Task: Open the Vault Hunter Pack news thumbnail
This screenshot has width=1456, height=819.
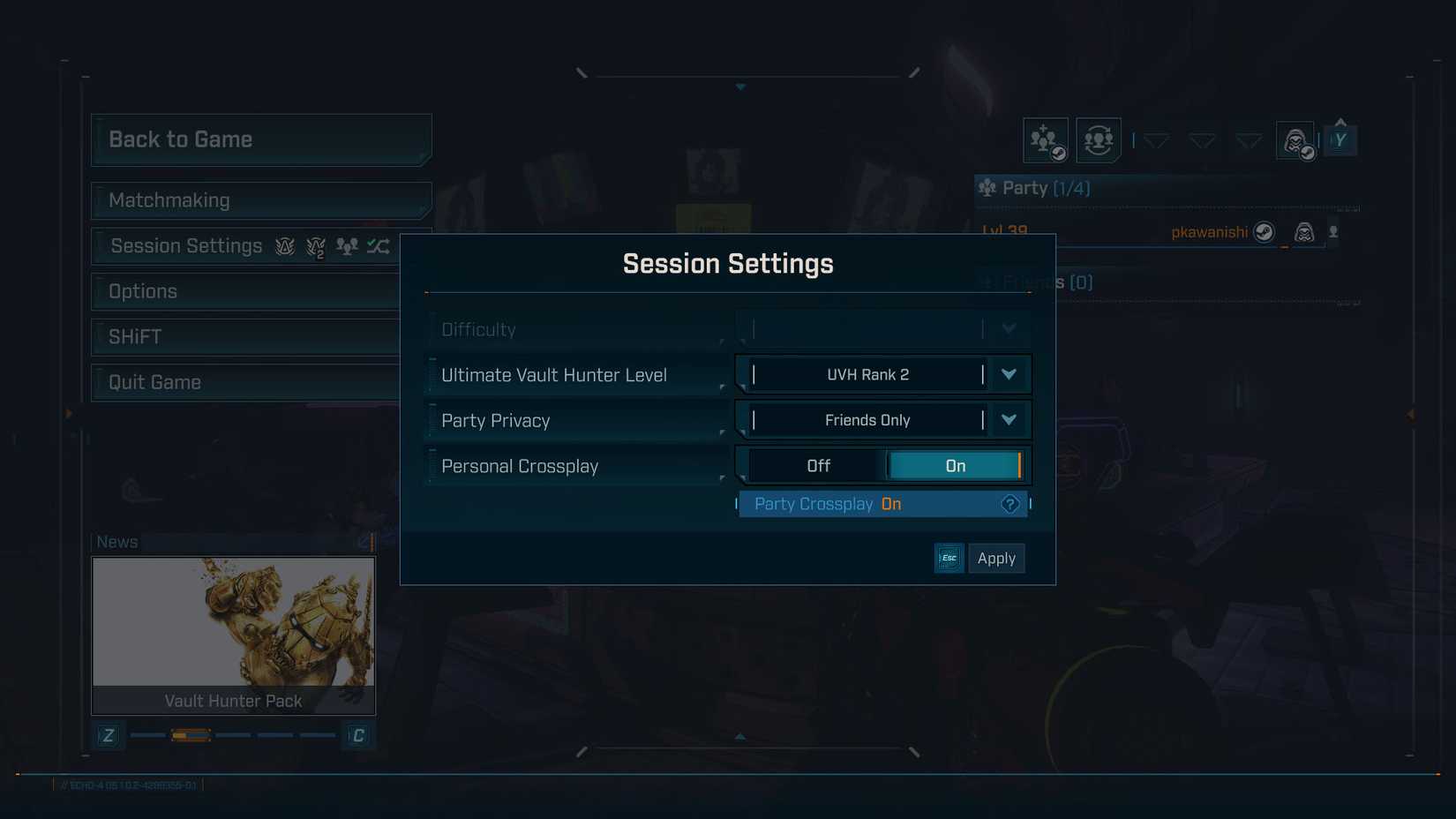Action: [232, 622]
